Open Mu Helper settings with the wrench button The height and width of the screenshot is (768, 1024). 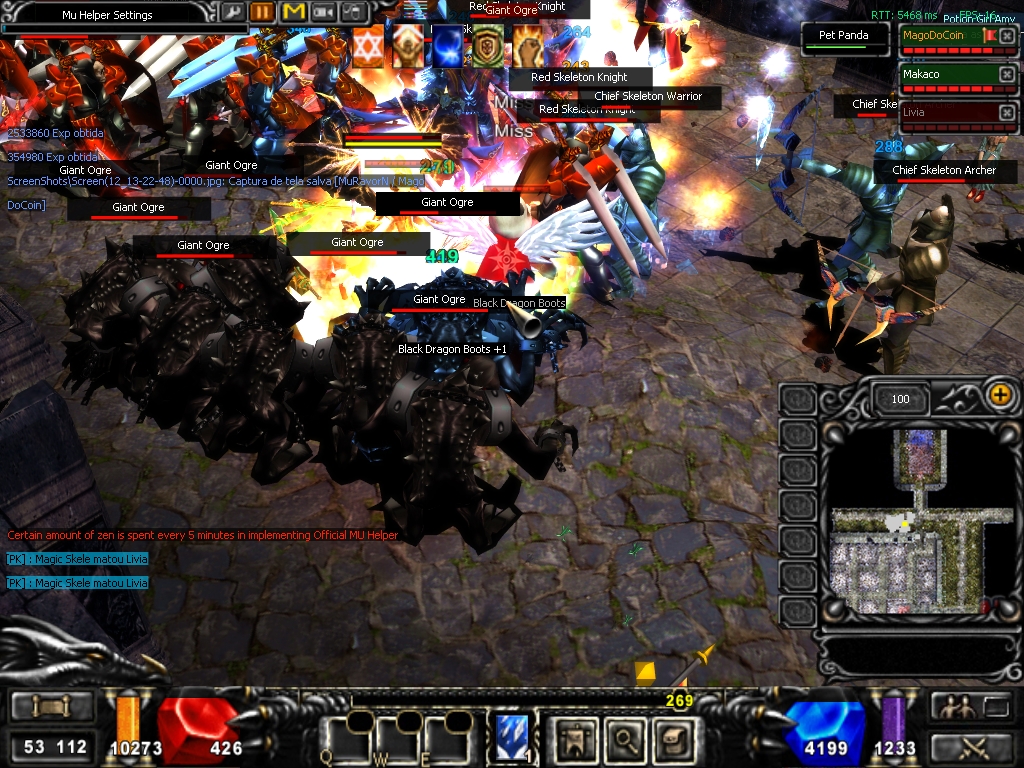click(x=232, y=12)
